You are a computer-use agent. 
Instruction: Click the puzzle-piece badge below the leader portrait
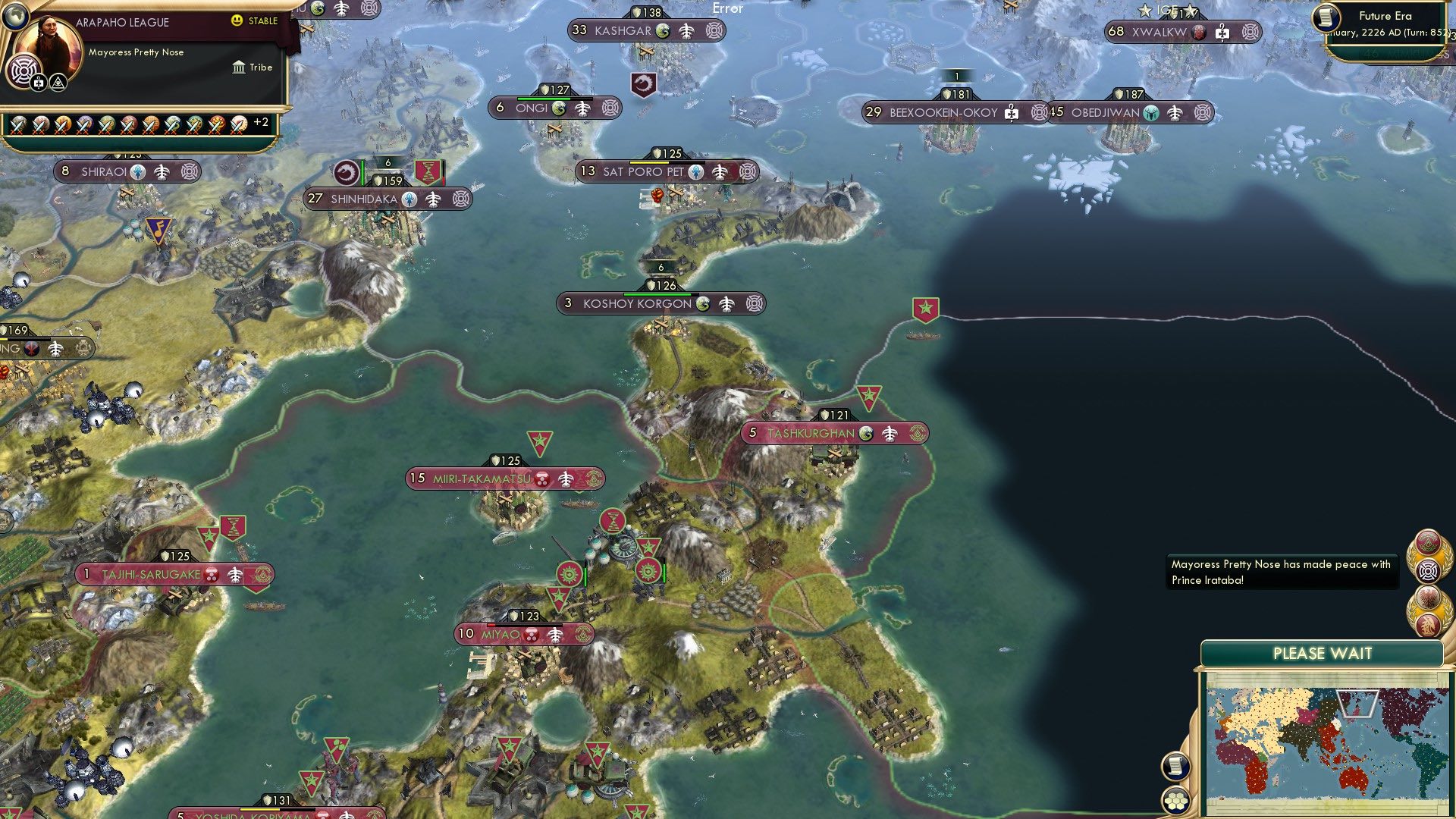(x=37, y=83)
